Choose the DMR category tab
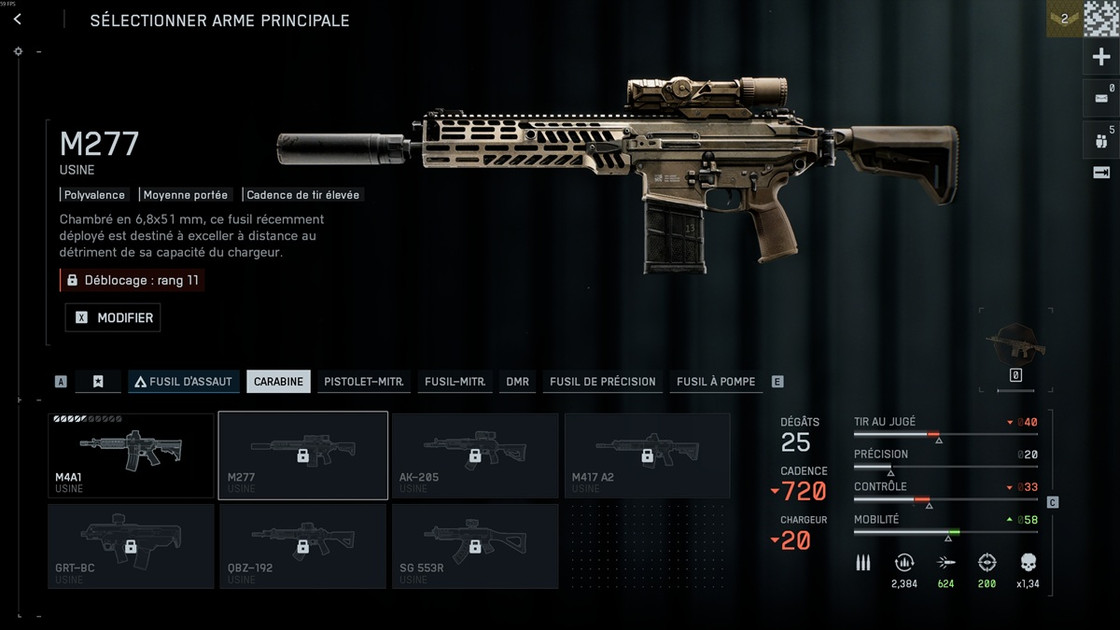 [x=517, y=382]
